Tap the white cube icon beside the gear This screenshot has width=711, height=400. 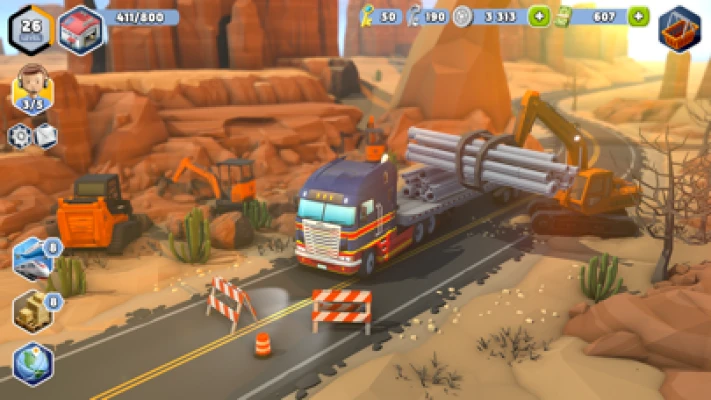[x=46, y=136]
